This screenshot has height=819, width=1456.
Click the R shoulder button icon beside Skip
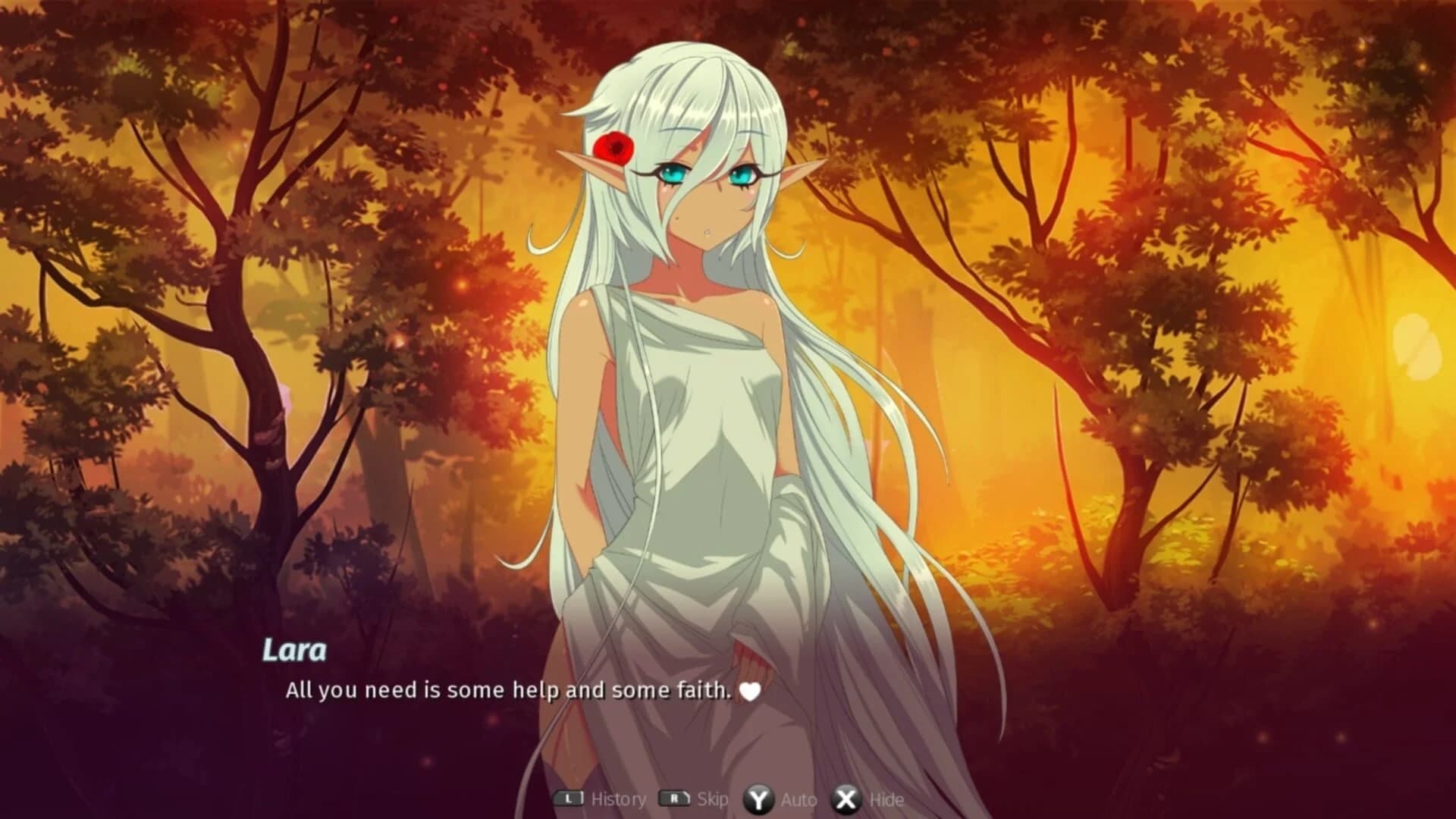673,799
